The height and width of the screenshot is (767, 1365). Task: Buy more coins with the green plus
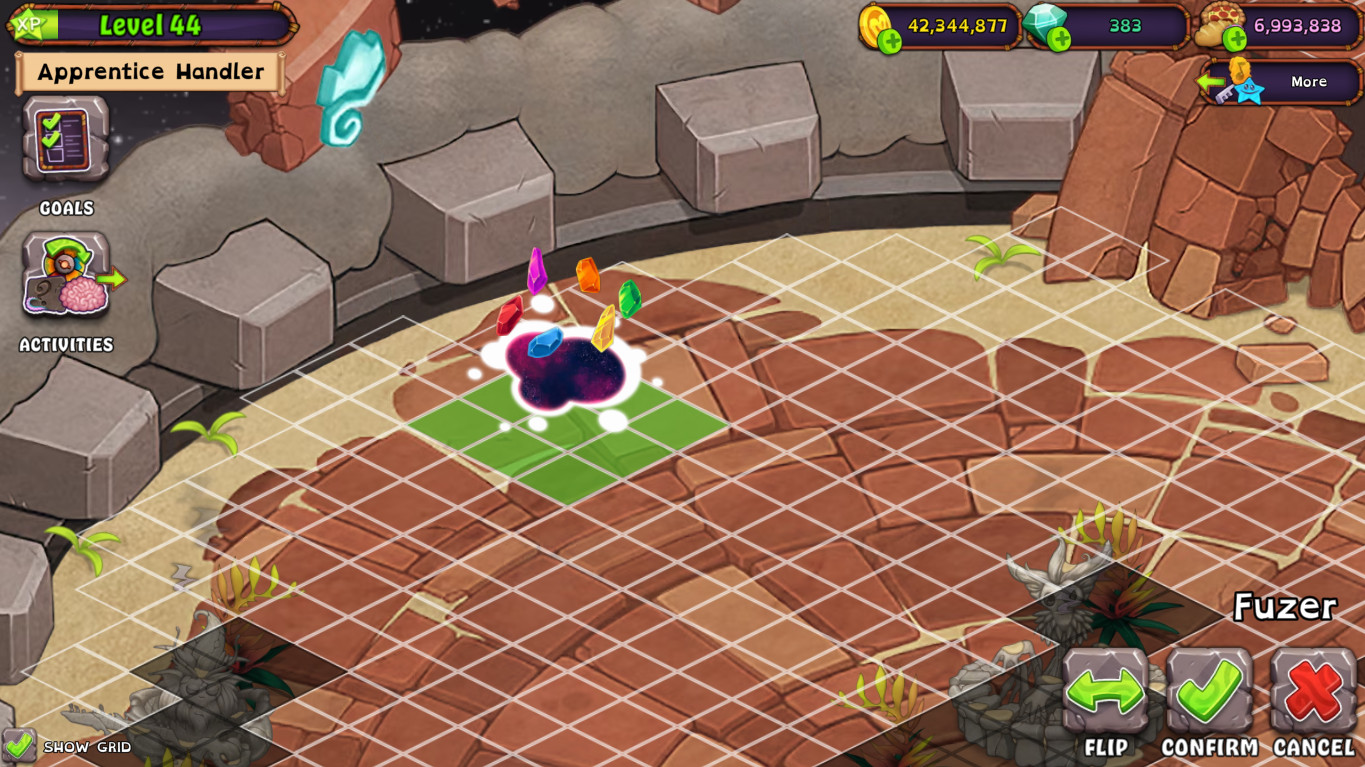(891, 40)
